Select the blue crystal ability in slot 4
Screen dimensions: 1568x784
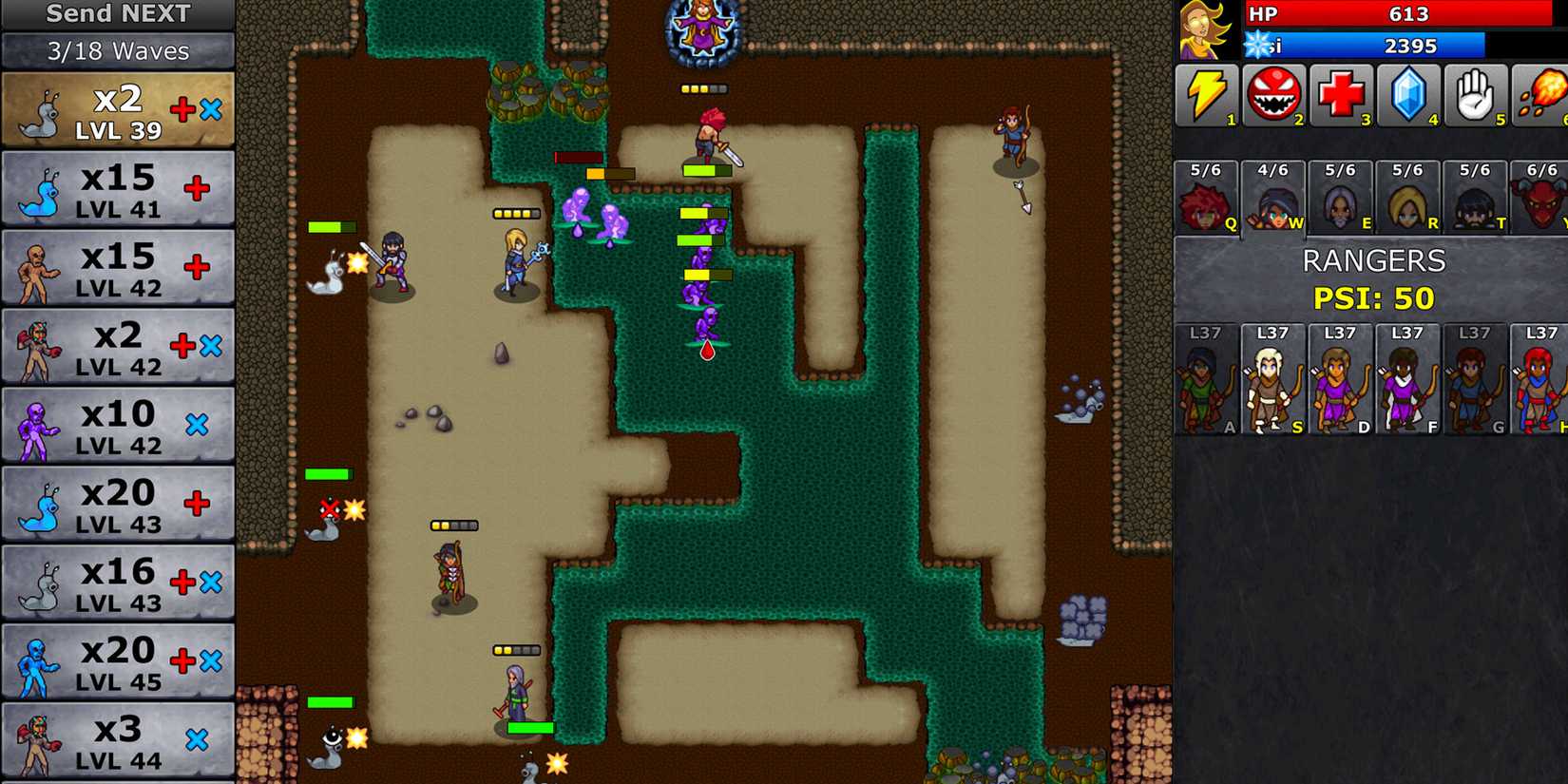pos(1407,94)
